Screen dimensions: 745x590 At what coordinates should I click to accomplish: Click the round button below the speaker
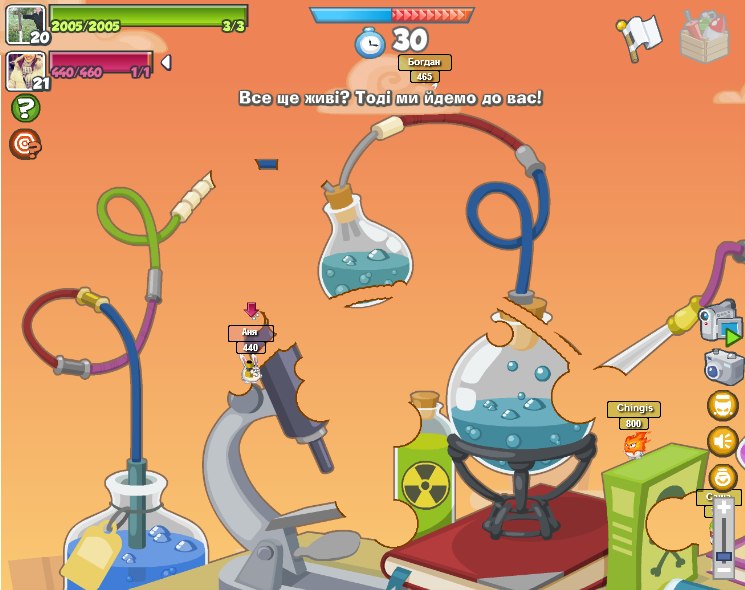pyautogui.click(x=722, y=477)
